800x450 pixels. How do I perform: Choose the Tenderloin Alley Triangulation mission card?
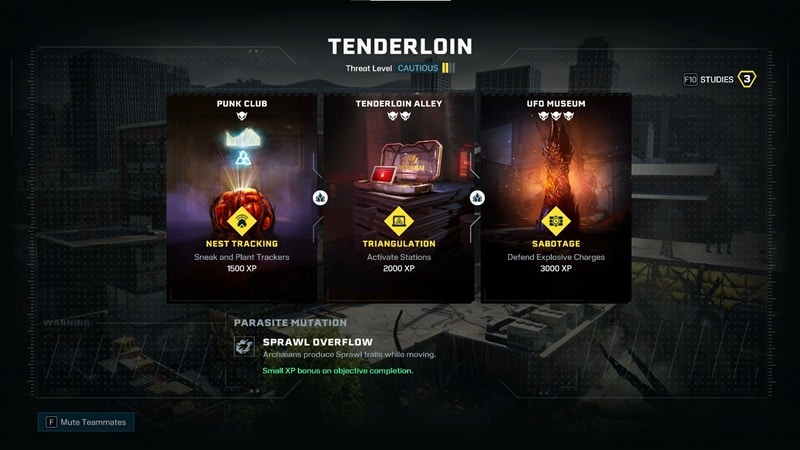pyautogui.click(x=397, y=199)
